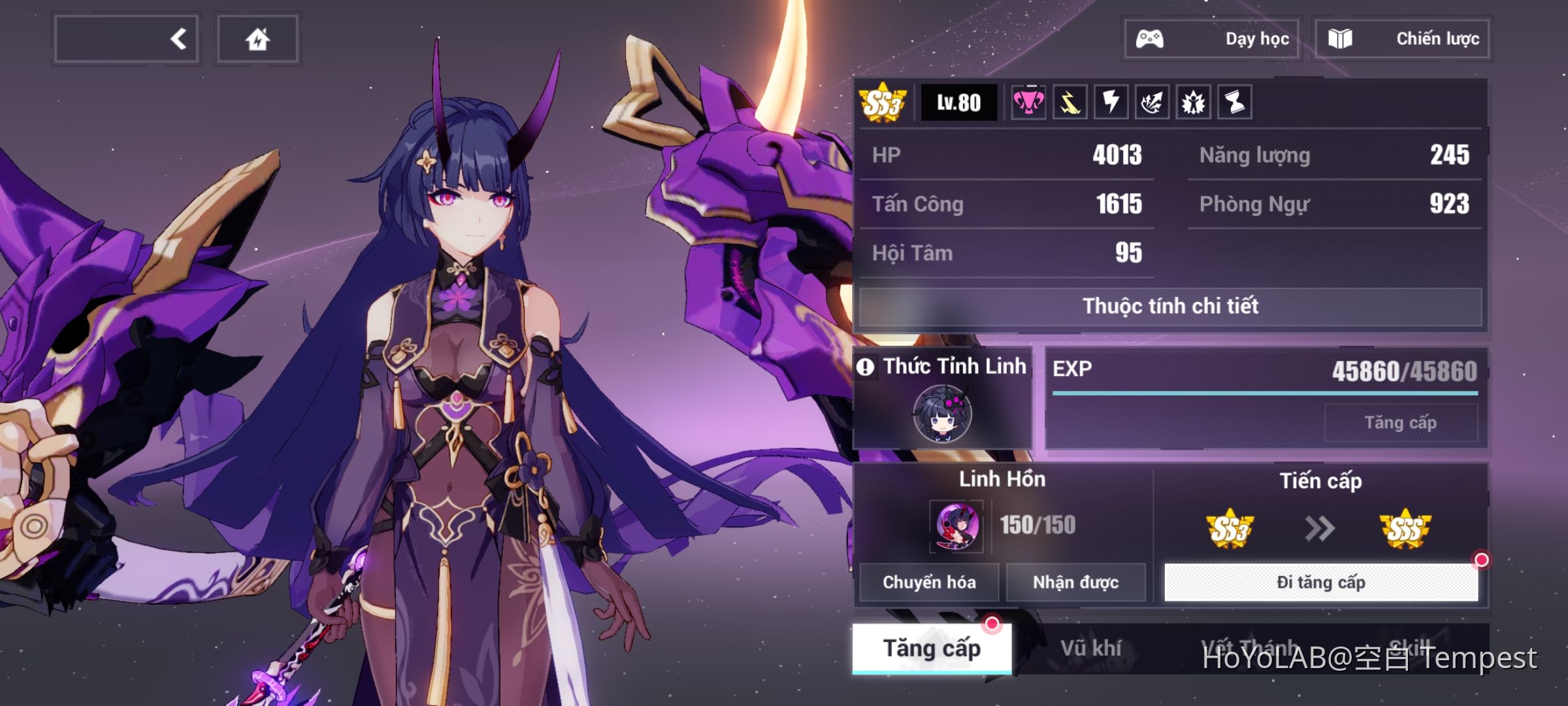
Task: Click the burst impair trait icon
Action: click(1194, 103)
